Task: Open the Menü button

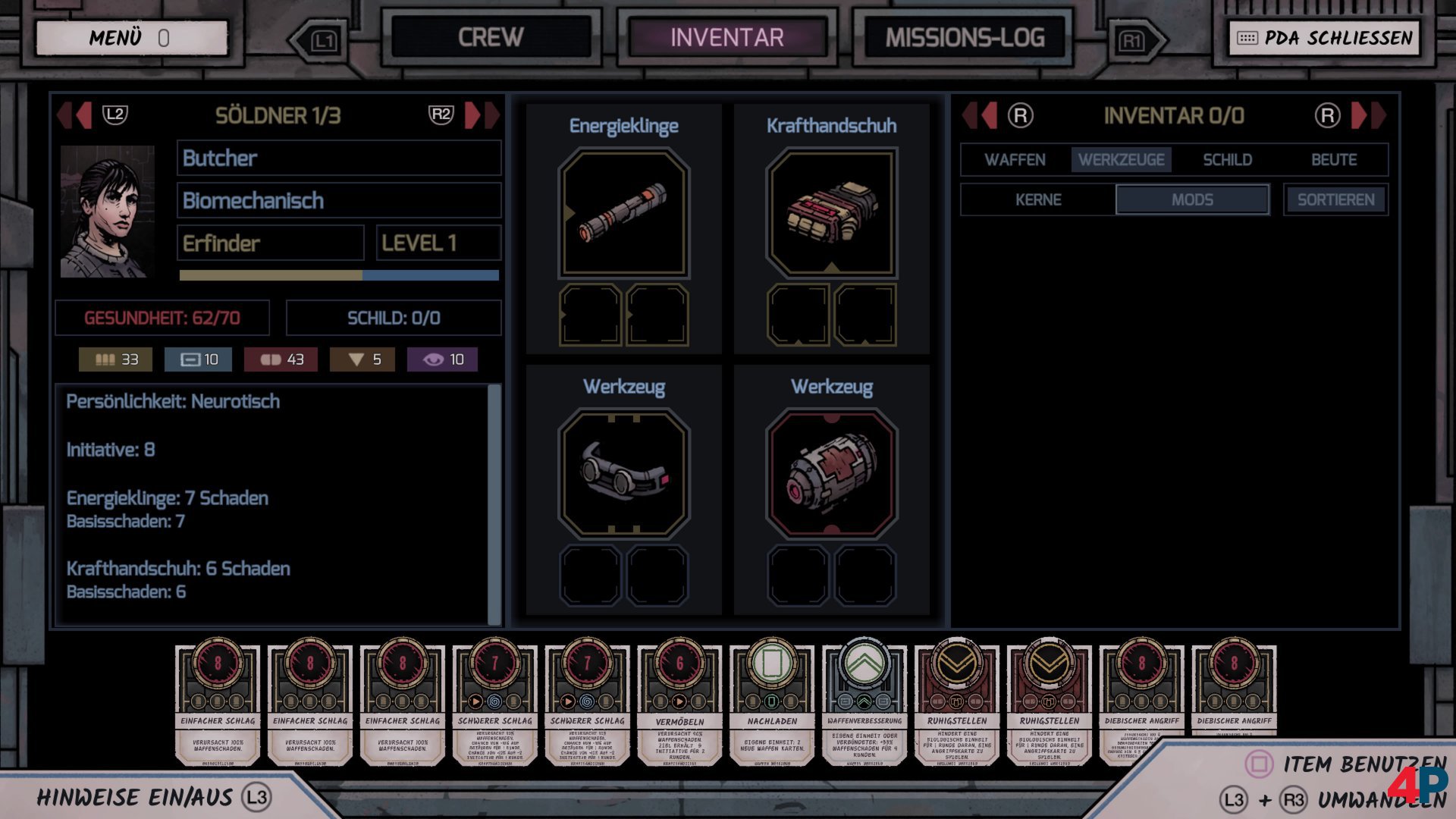Action: click(x=131, y=38)
